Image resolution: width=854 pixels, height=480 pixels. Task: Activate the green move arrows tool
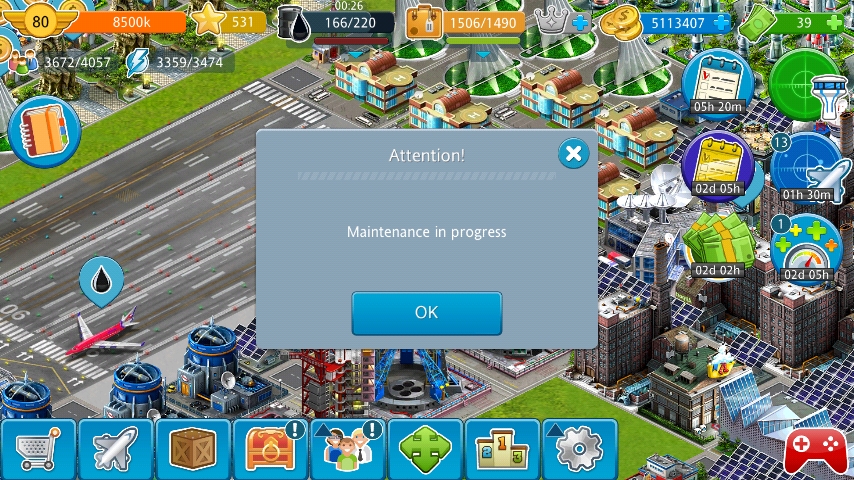pos(425,450)
